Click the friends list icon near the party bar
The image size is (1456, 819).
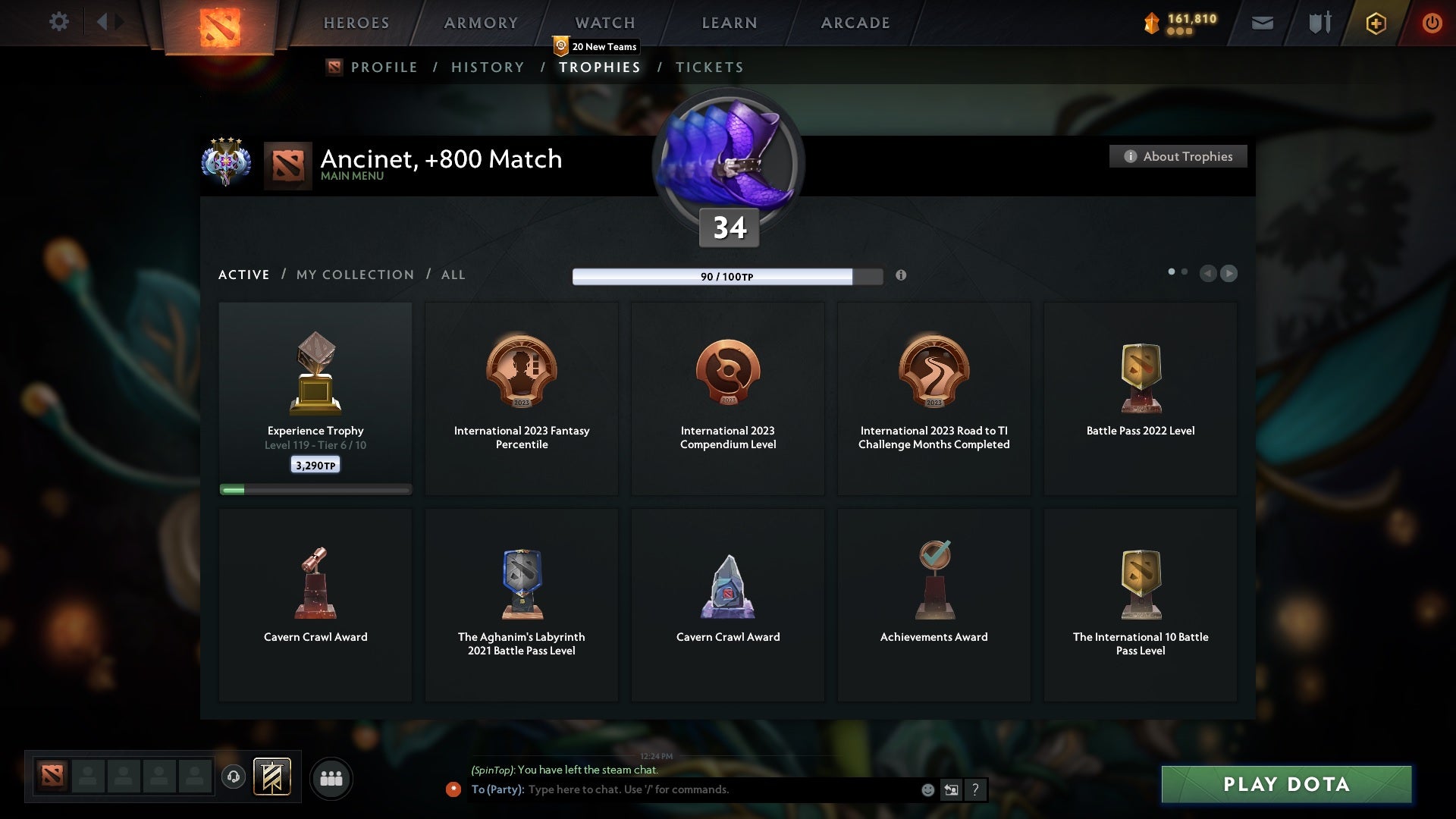coord(331,778)
